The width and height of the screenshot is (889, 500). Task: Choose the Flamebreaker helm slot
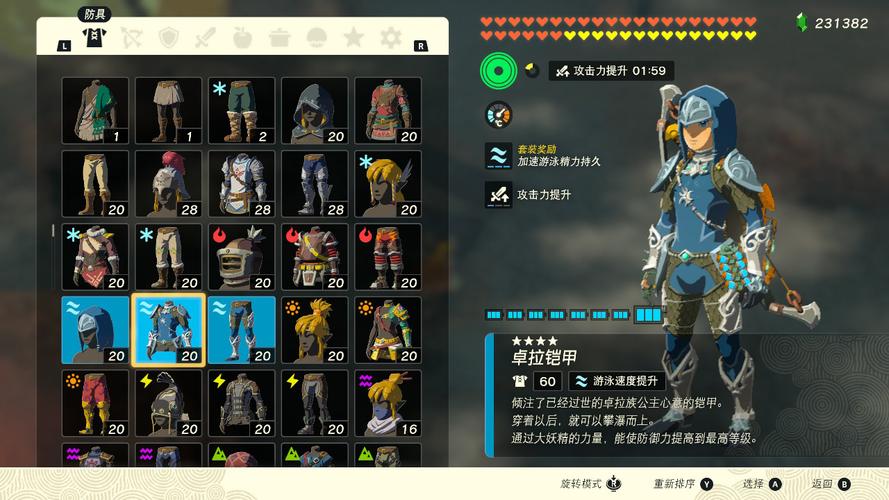(x=242, y=256)
